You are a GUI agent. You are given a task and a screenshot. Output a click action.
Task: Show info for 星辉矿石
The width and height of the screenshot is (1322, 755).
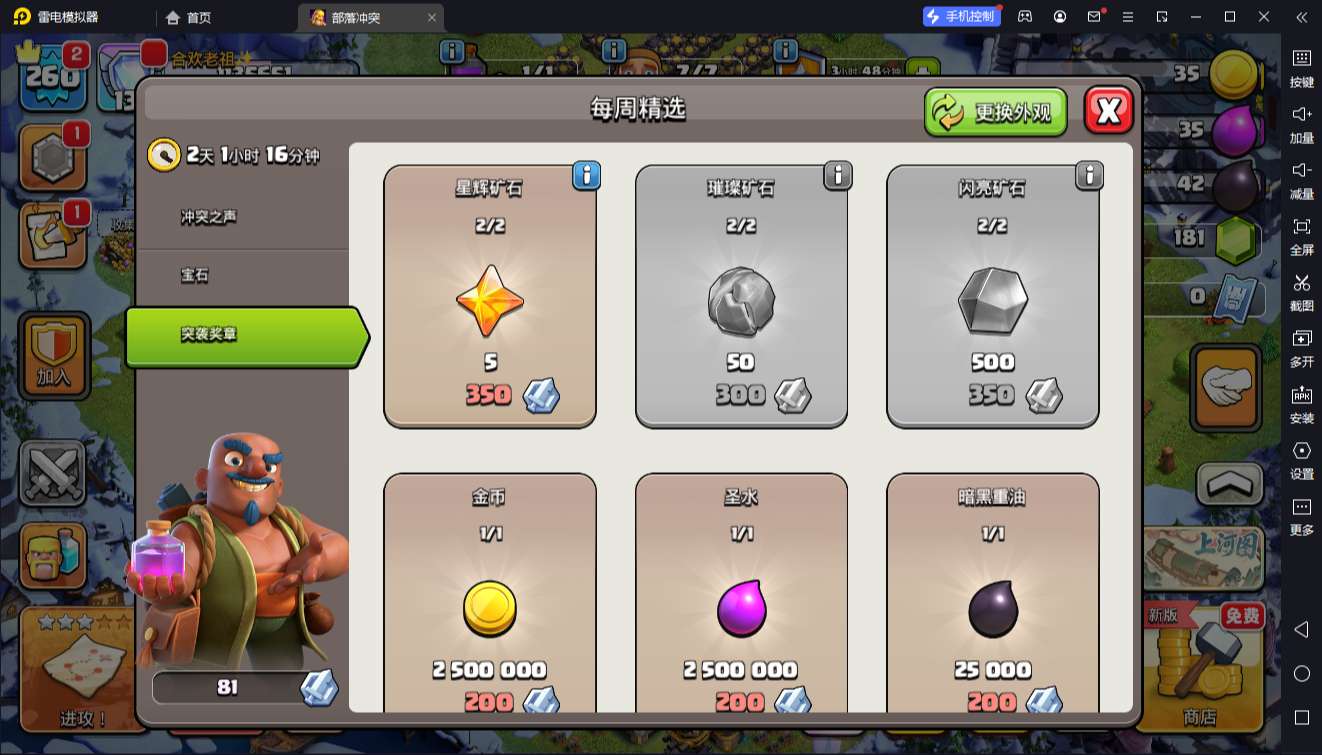(x=586, y=176)
